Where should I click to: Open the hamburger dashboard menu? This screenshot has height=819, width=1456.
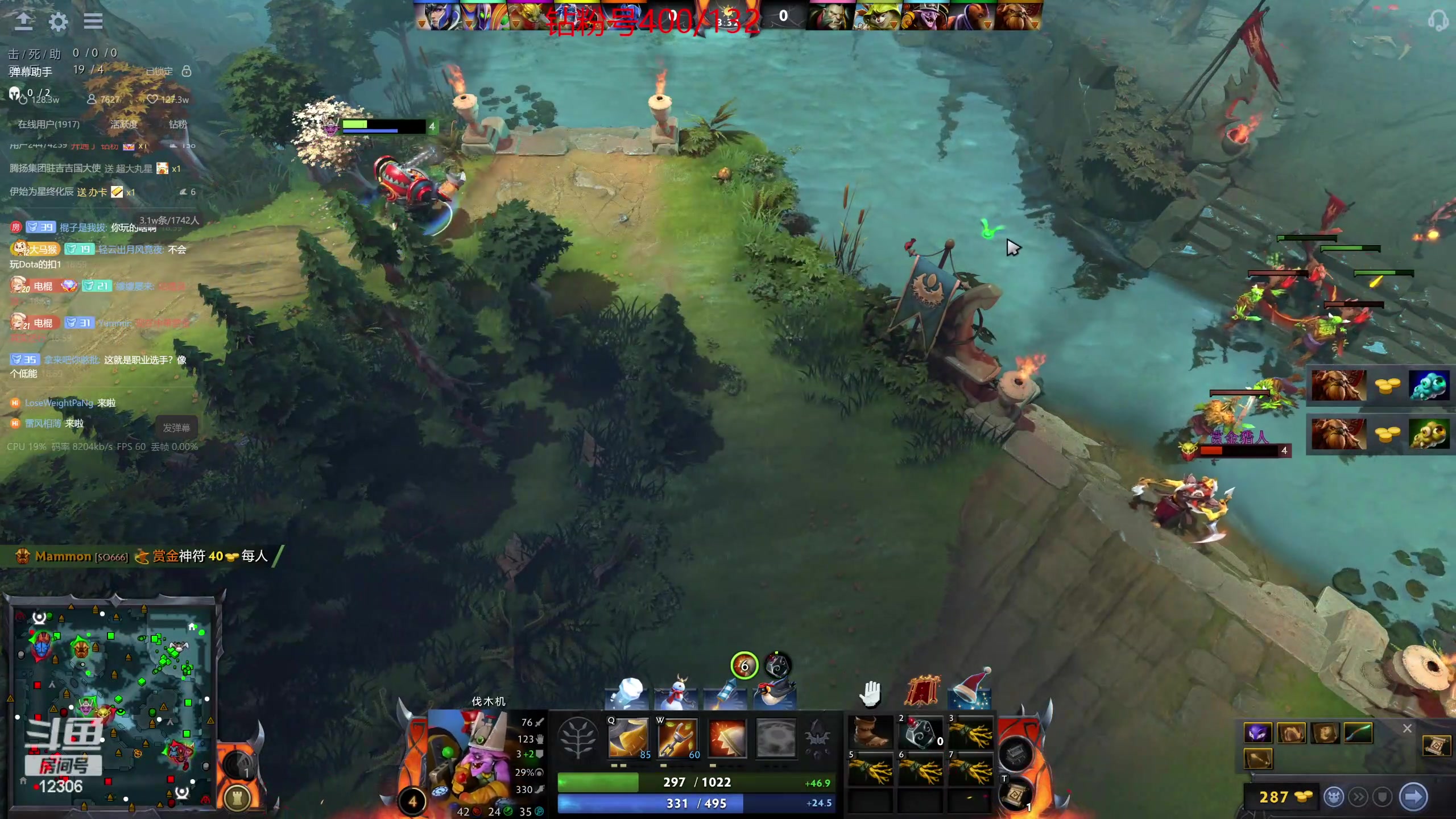point(93,22)
